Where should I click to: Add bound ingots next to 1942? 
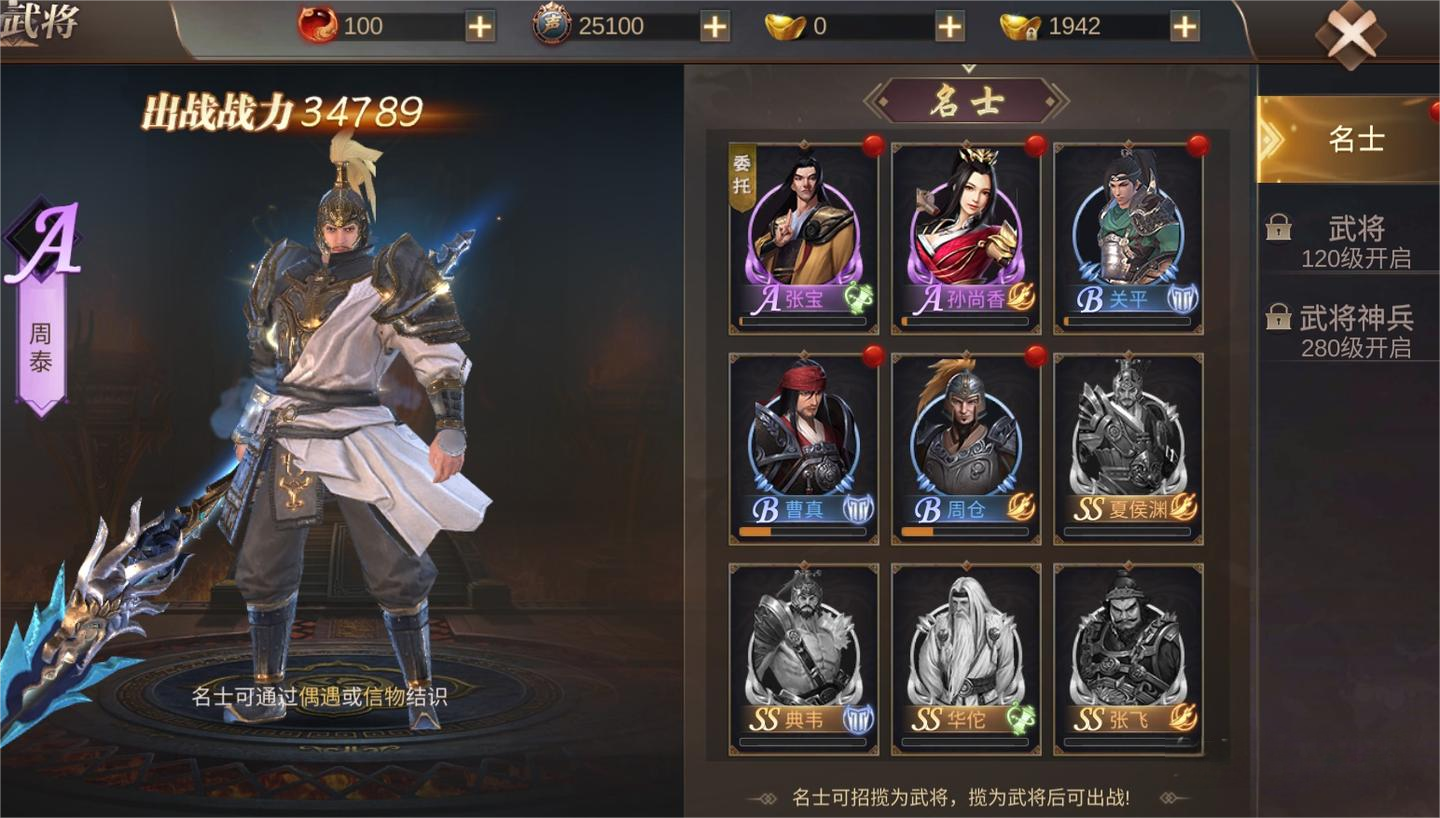(1184, 27)
